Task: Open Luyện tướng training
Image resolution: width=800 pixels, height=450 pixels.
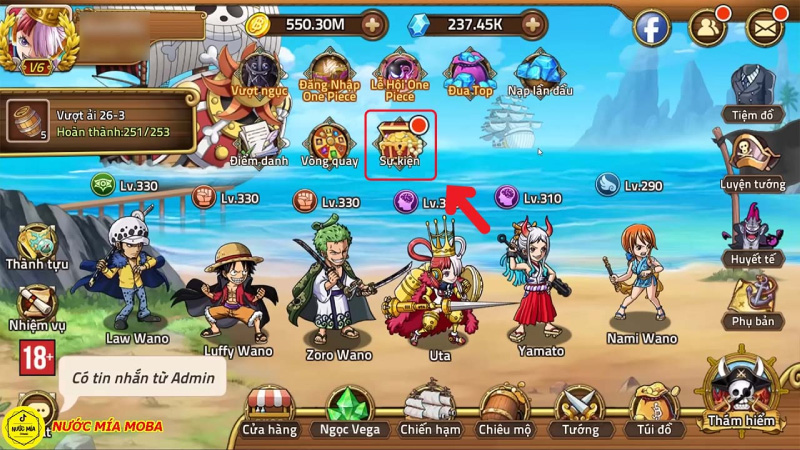Action: click(752, 160)
